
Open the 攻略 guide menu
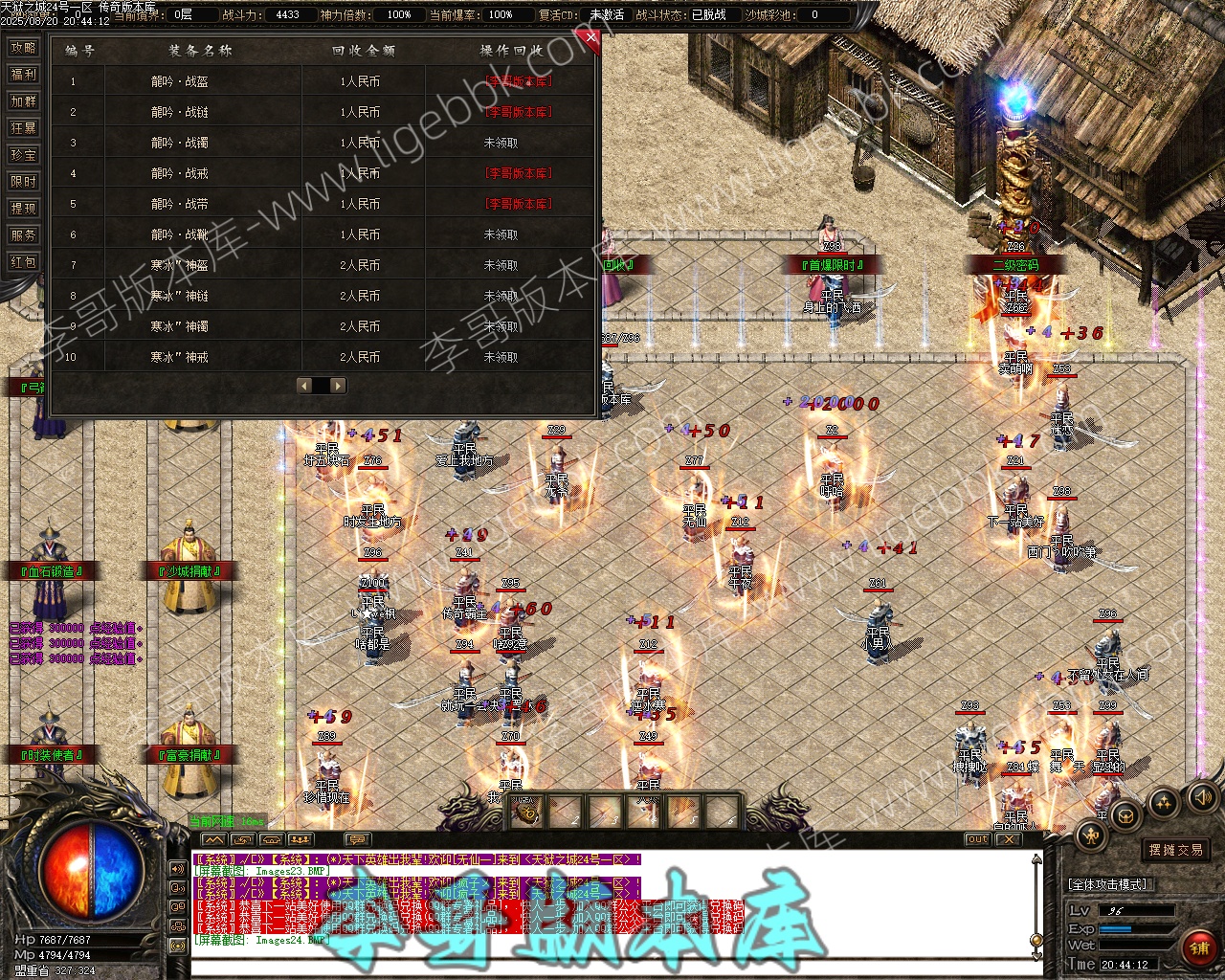pos(23,48)
